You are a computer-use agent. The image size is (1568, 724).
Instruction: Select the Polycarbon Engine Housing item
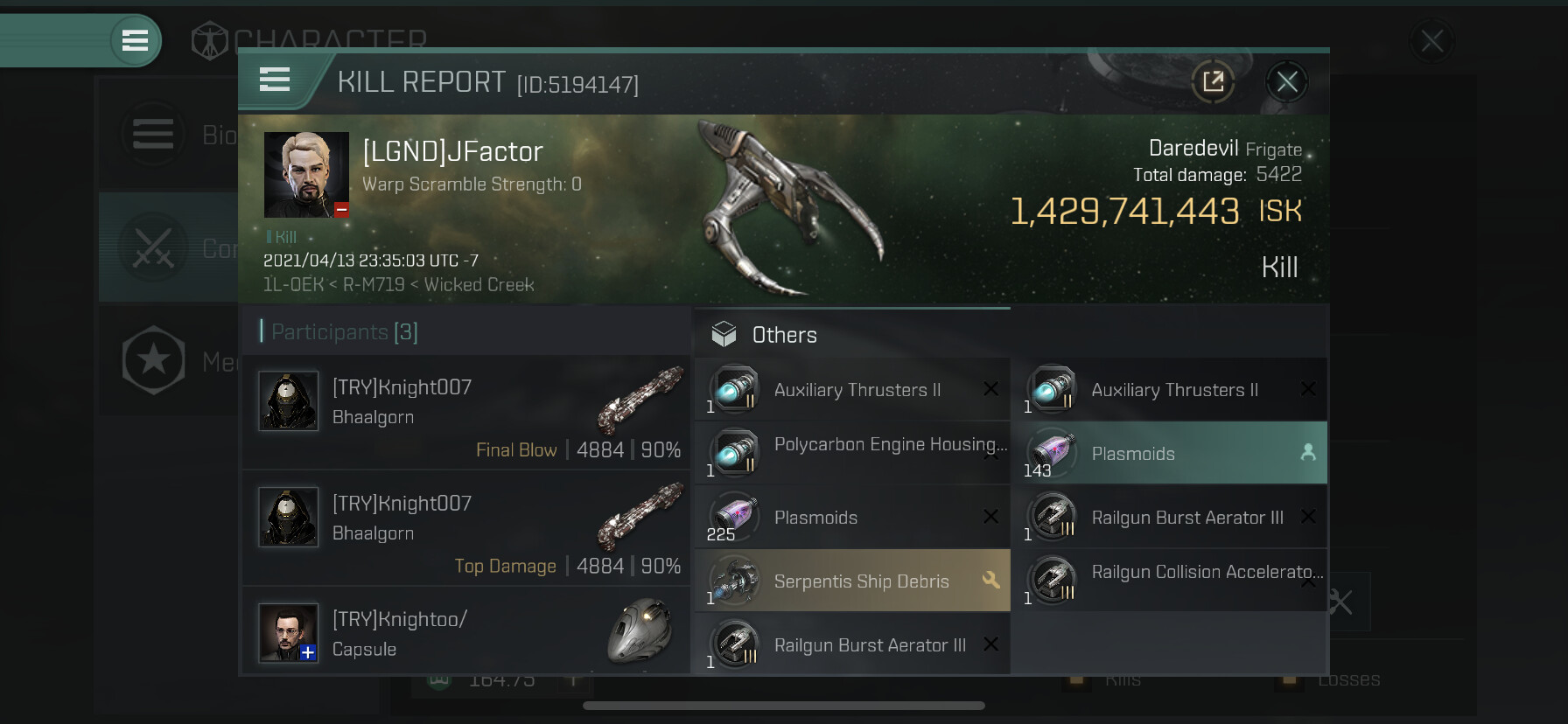click(852, 453)
